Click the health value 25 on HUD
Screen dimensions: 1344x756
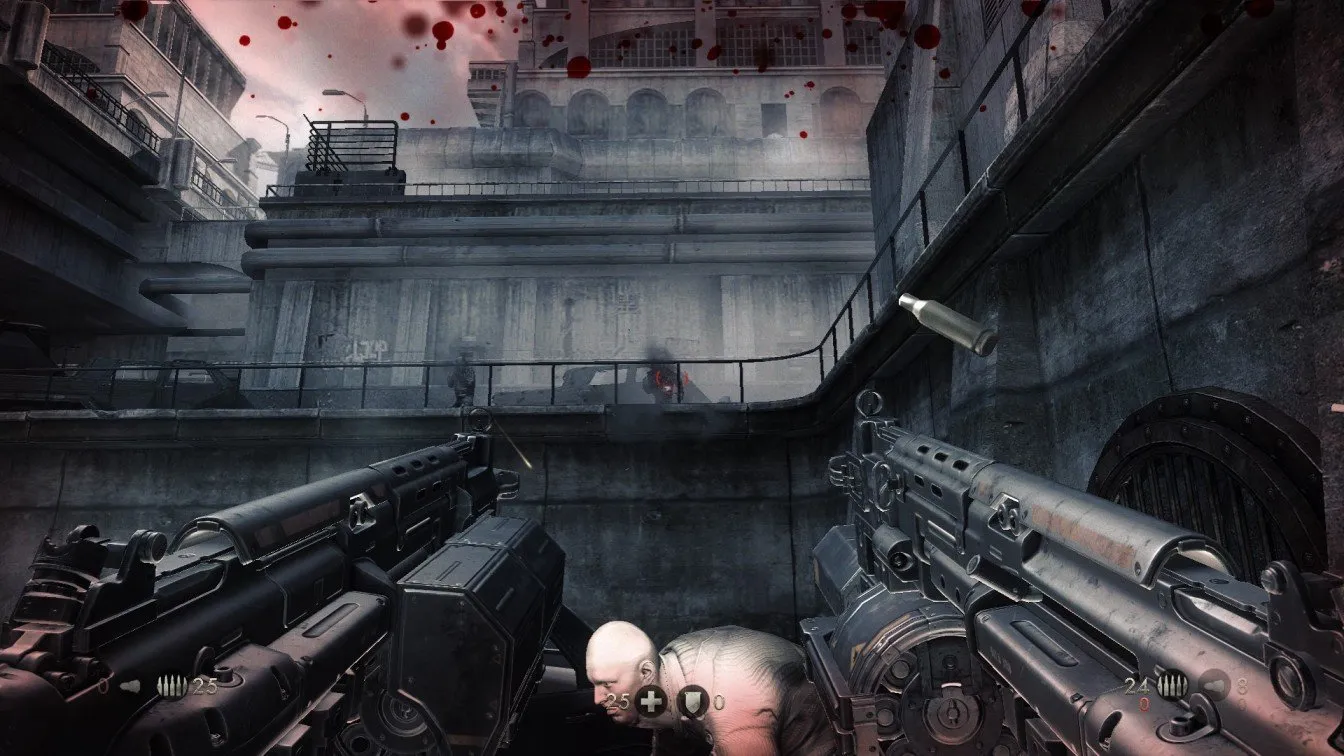point(616,700)
